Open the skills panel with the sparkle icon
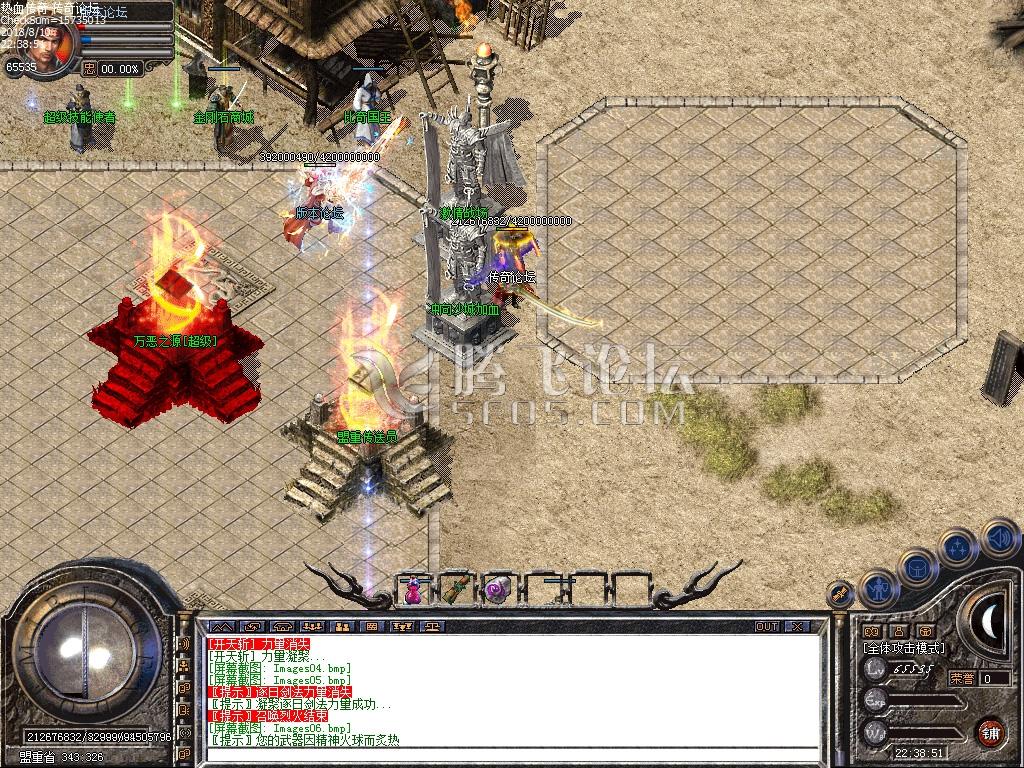The image size is (1024, 768). point(958,548)
